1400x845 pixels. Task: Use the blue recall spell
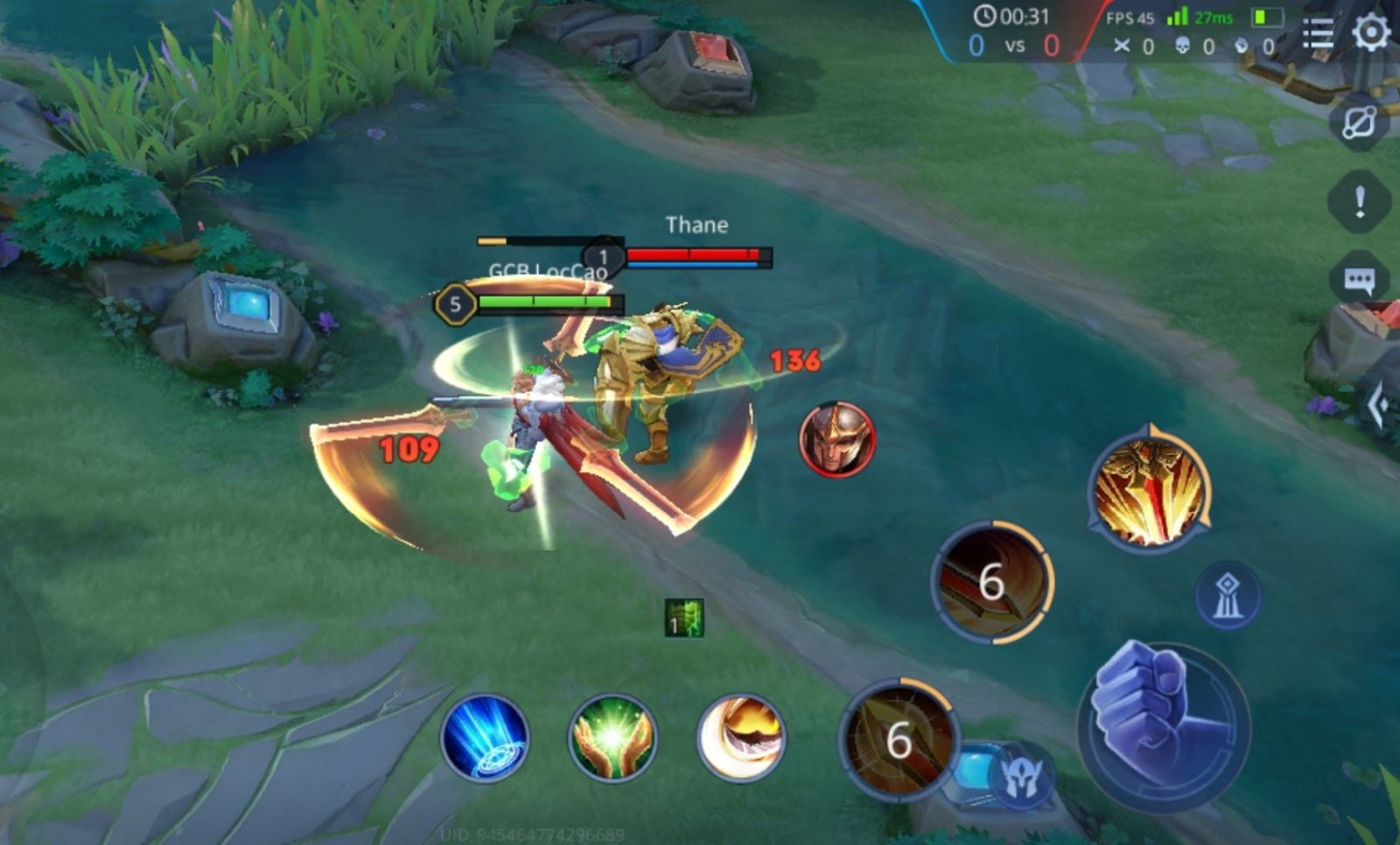pyautogui.click(x=484, y=737)
